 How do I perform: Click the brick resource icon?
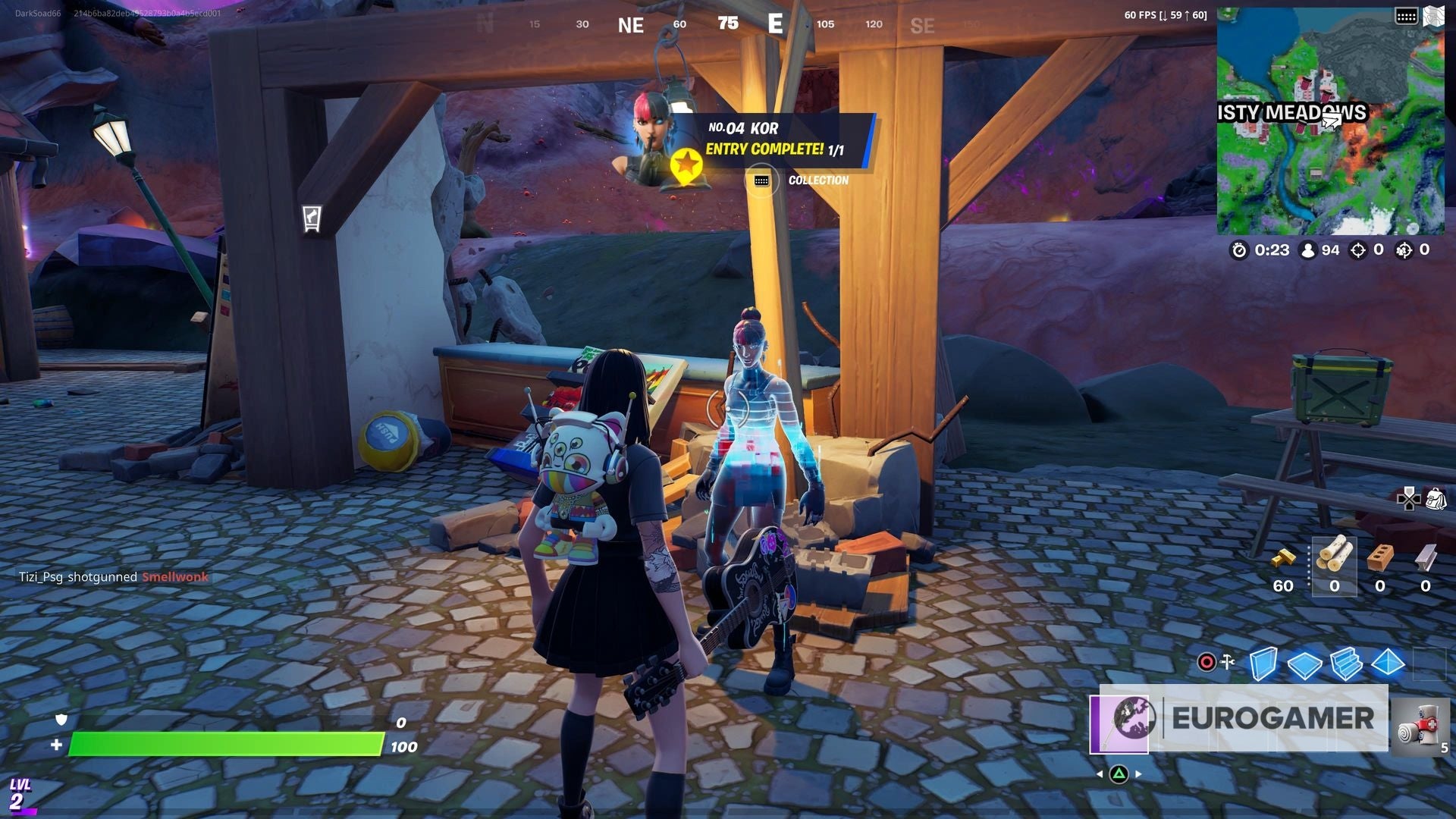tap(1380, 557)
